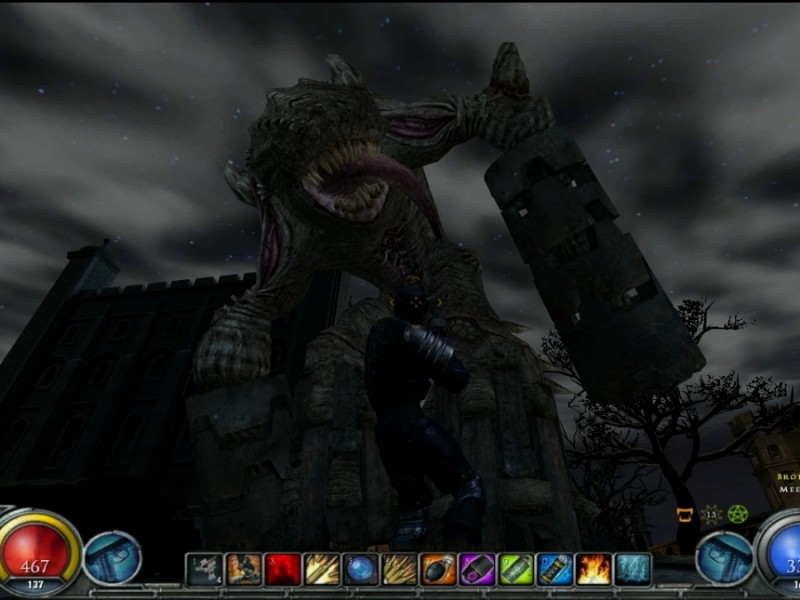800x600 pixels.
Task: Click the green pentagram status icon
Action: [x=738, y=514]
